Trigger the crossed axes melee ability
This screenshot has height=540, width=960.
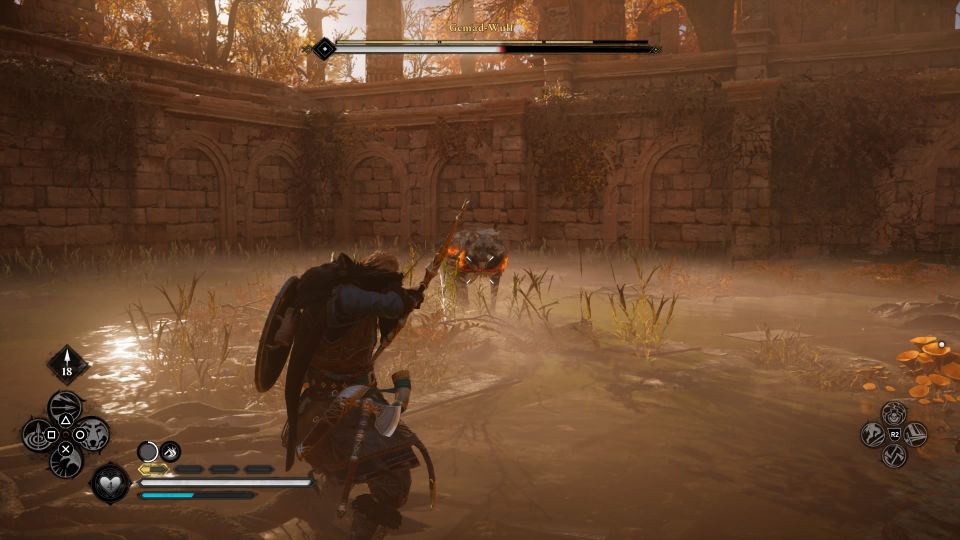(x=893, y=455)
